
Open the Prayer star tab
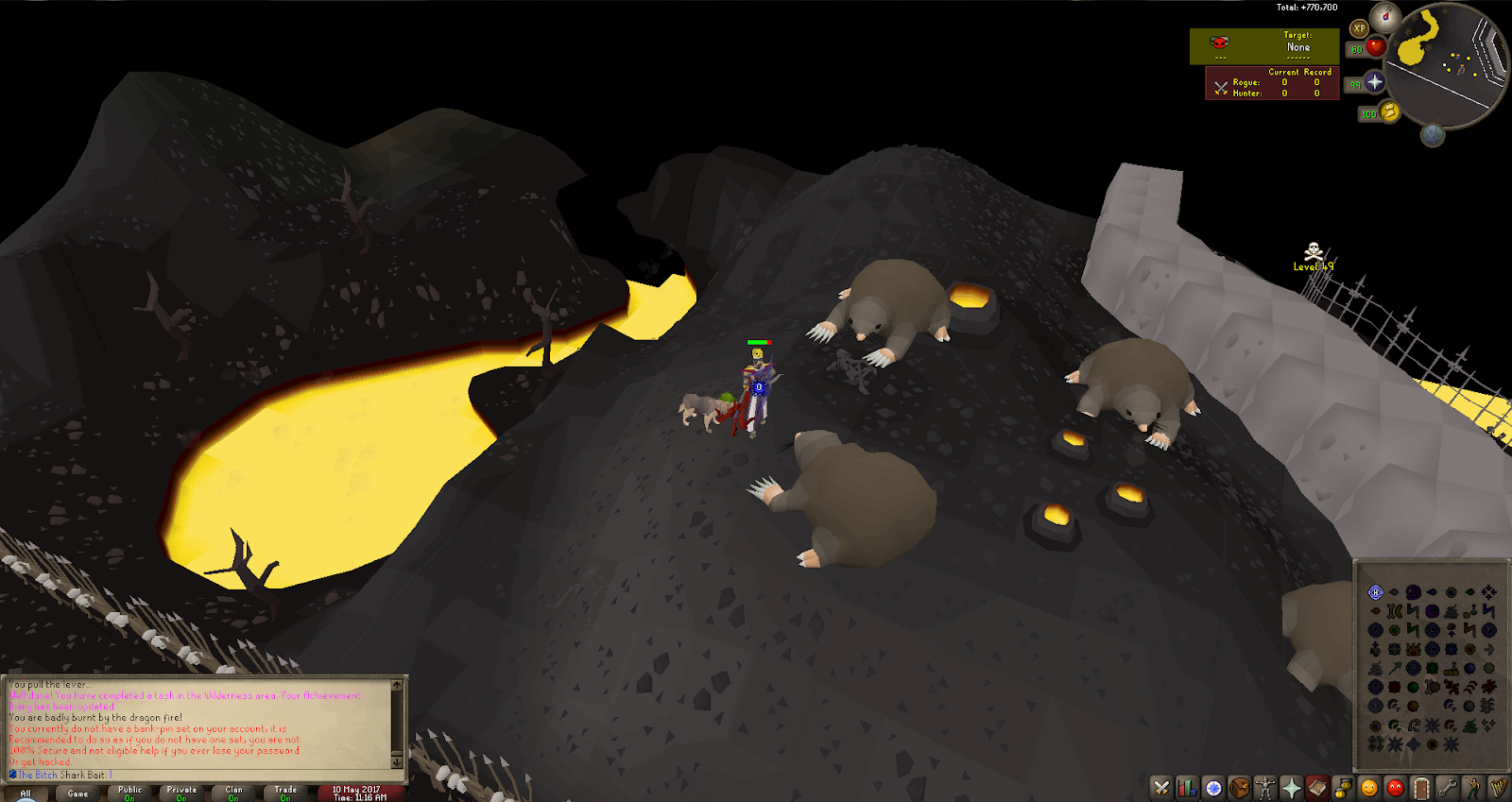(1291, 788)
